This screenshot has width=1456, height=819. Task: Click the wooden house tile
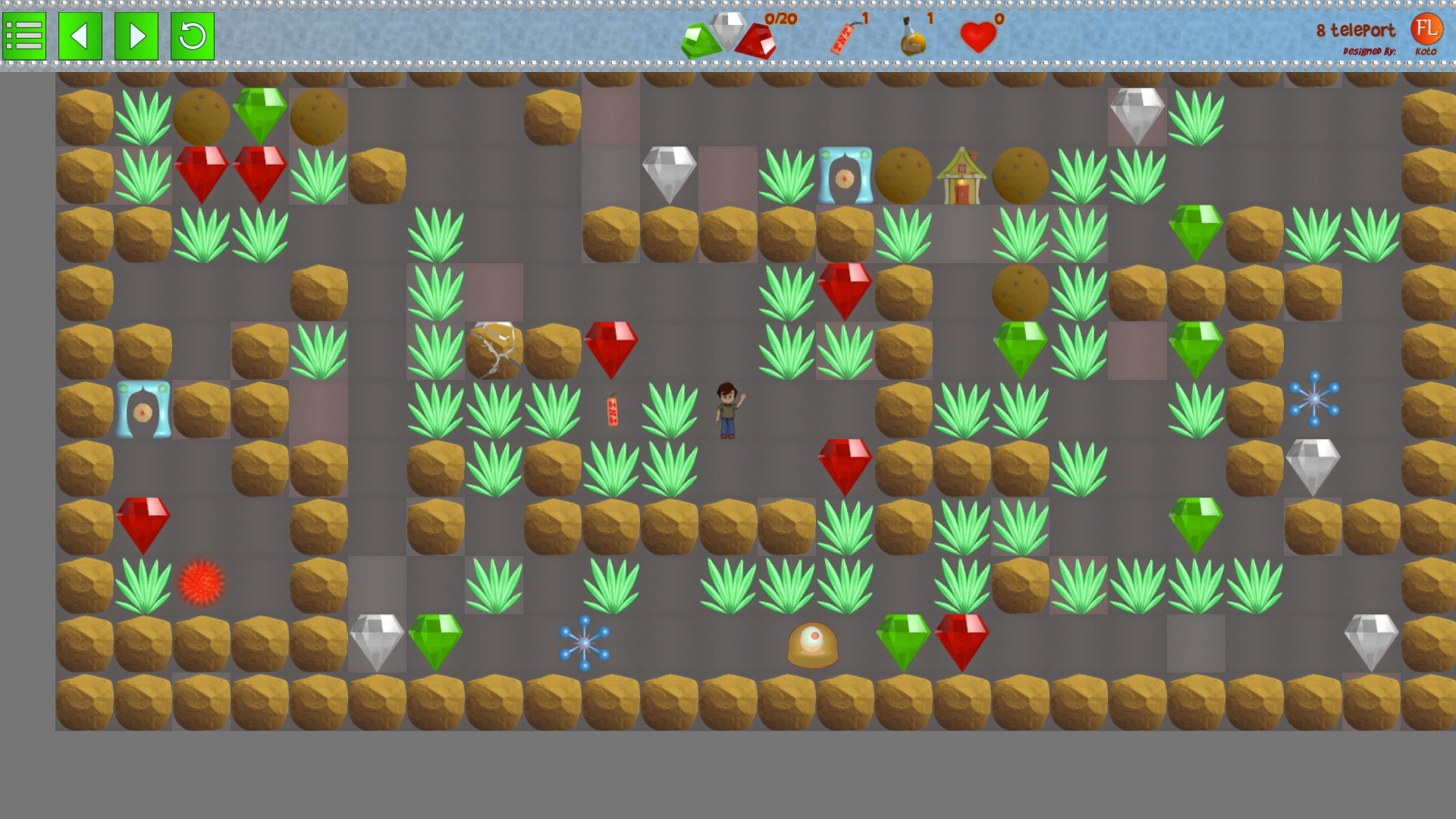[x=962, y=177]
